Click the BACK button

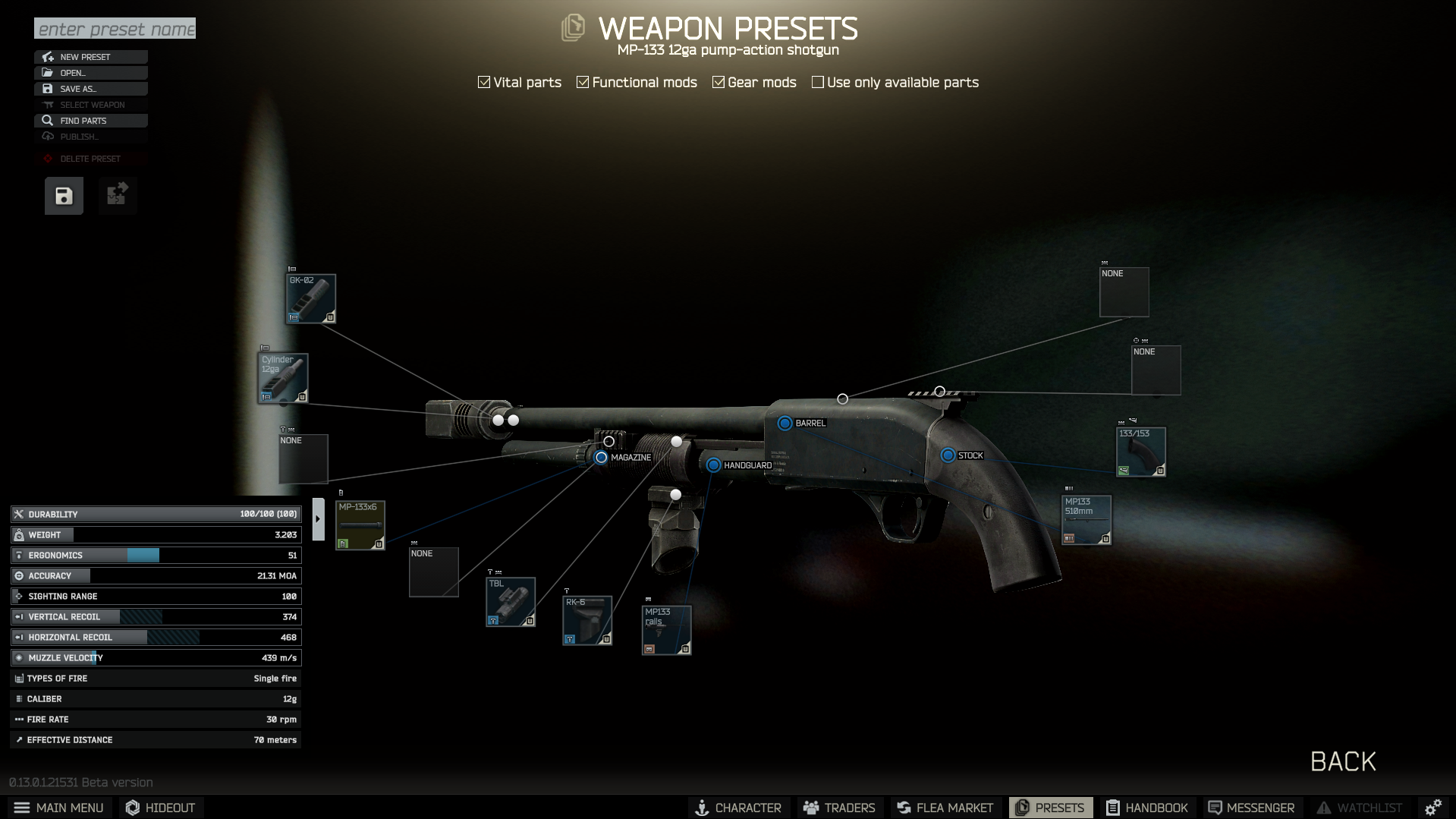click(x=1342, y=761)
